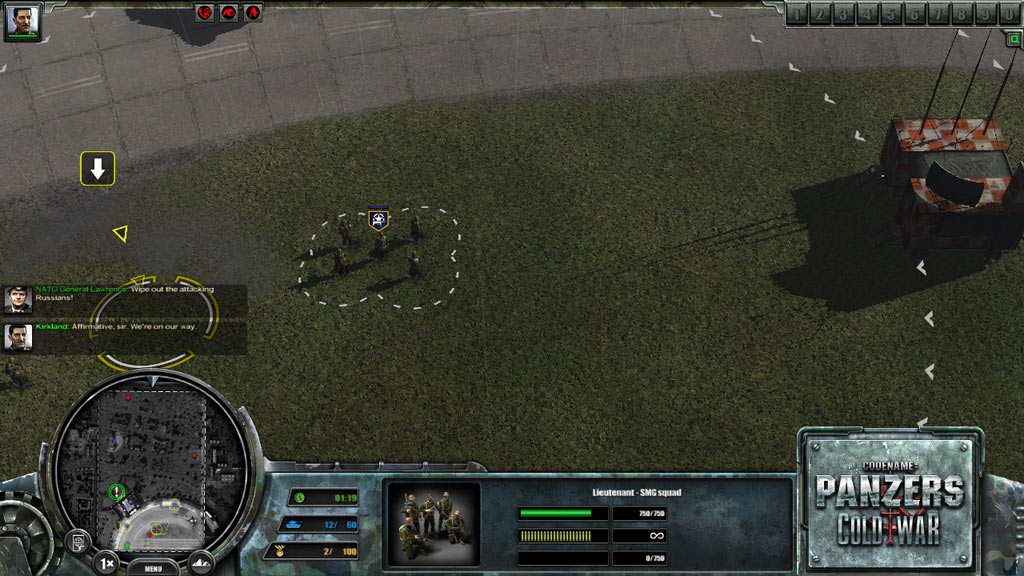Choose control group 9
The width and height of the screenshot is (1024, 576).
pos(985,14)
